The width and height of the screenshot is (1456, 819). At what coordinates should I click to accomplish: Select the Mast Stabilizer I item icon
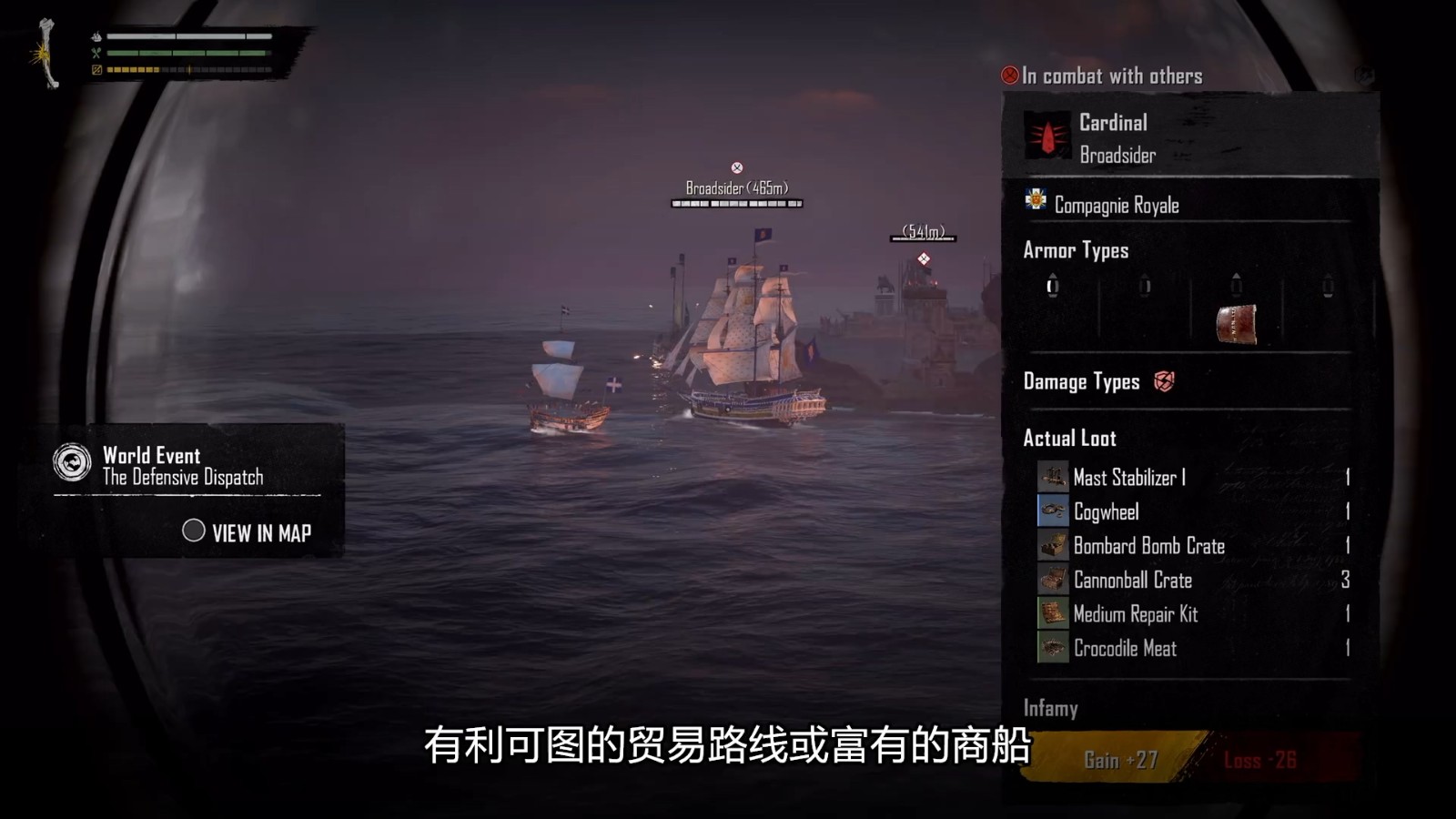click(x=1052, y=477)
